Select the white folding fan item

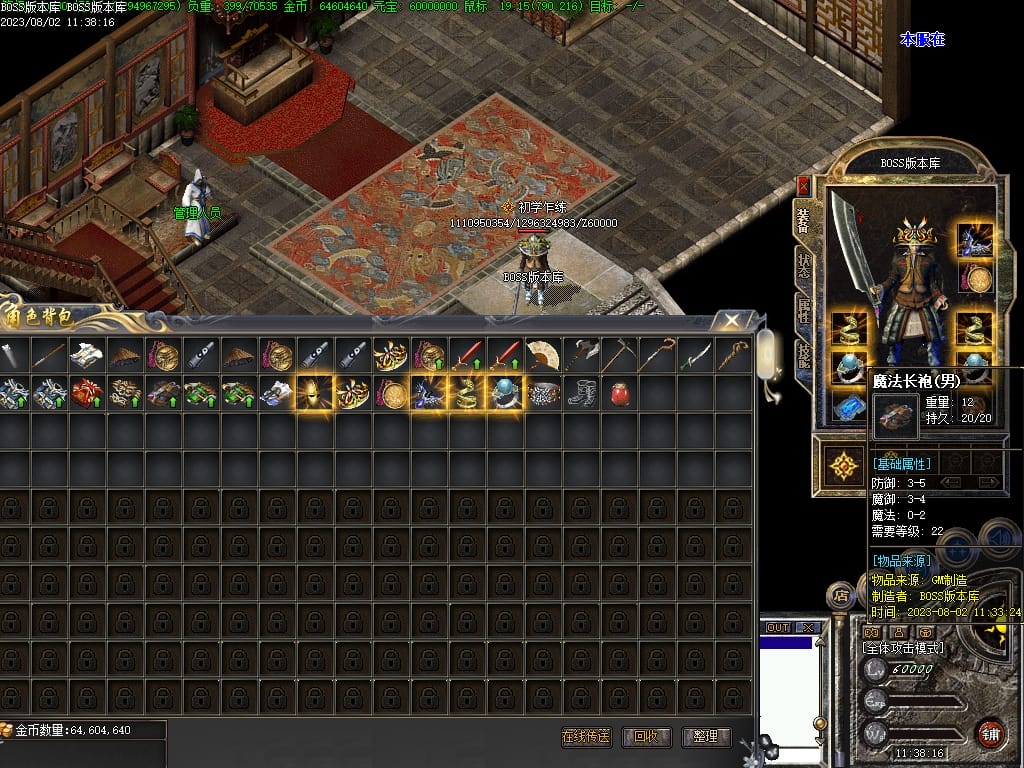(x=541, y=355)
